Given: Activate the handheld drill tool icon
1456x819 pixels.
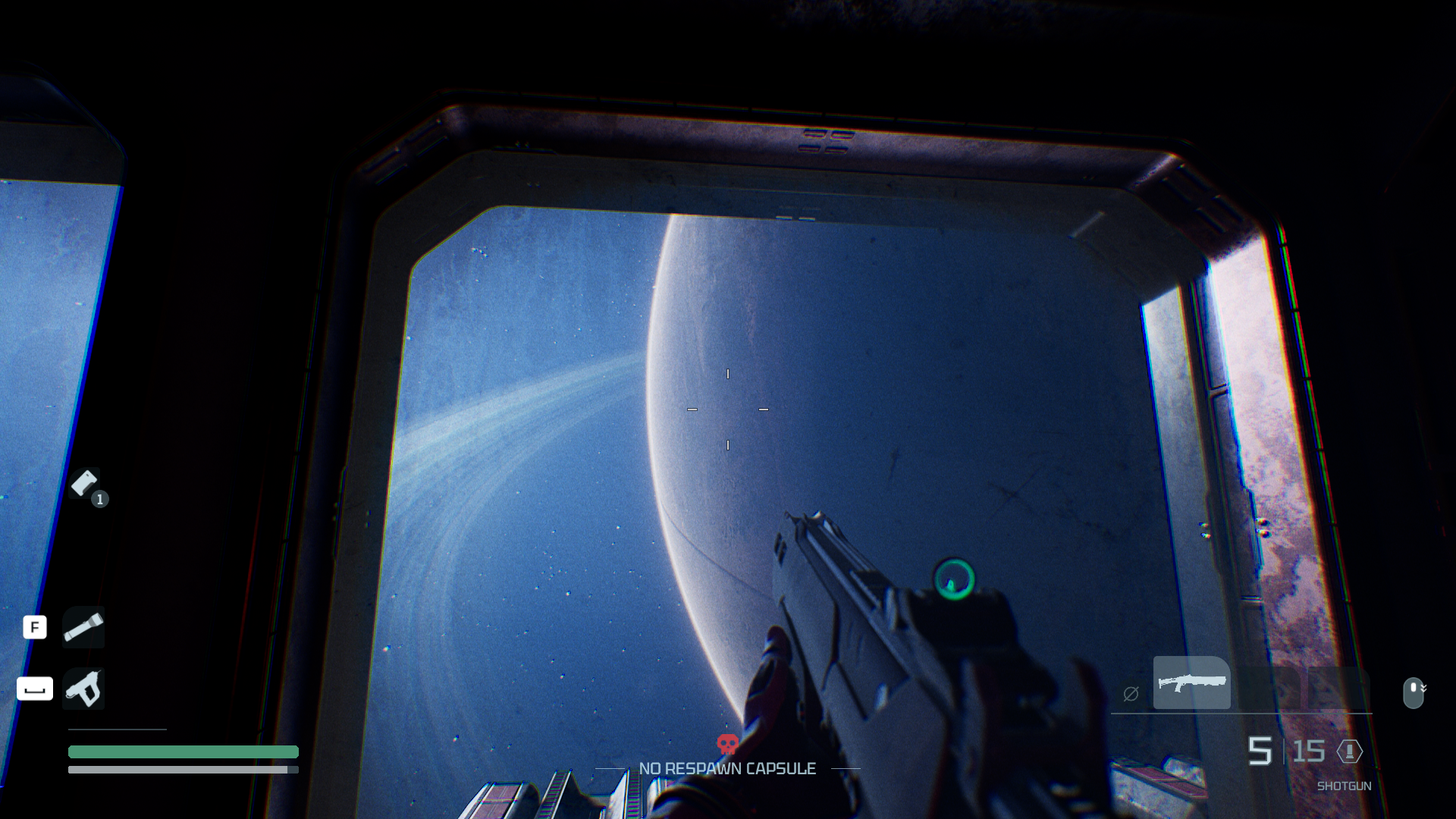Looking at the screenshot, I should [x=83, y=689].
